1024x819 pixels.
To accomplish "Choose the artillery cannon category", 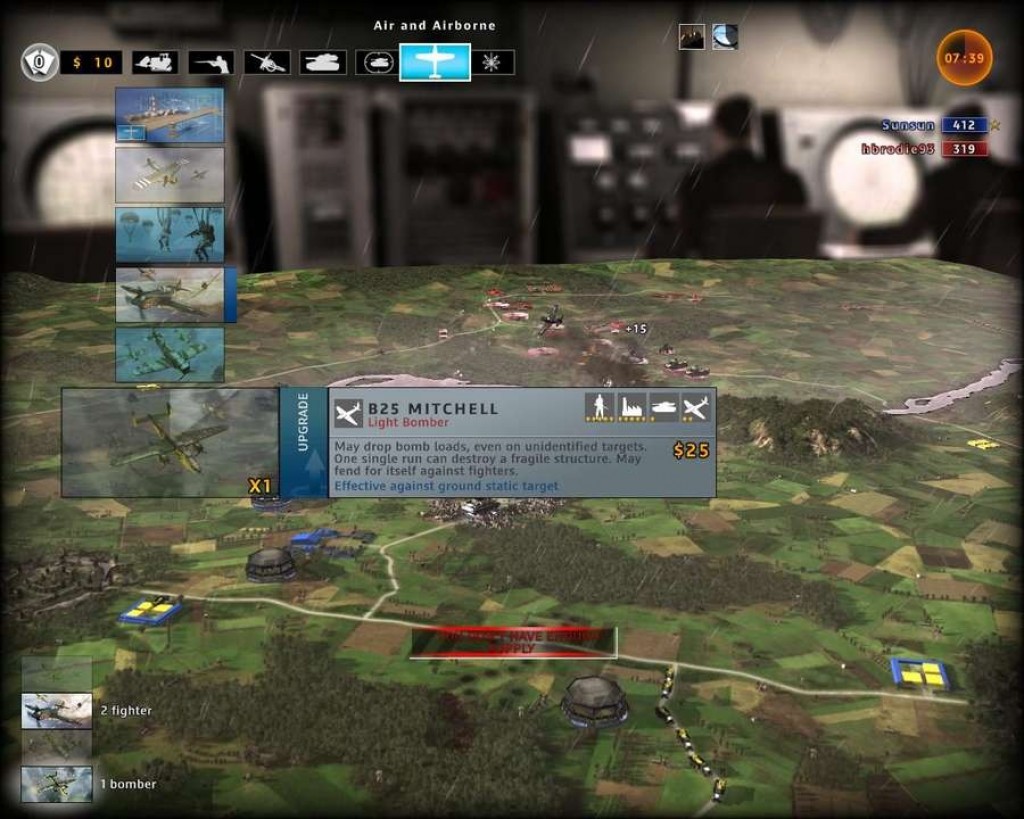I will (x=267, y=62).
